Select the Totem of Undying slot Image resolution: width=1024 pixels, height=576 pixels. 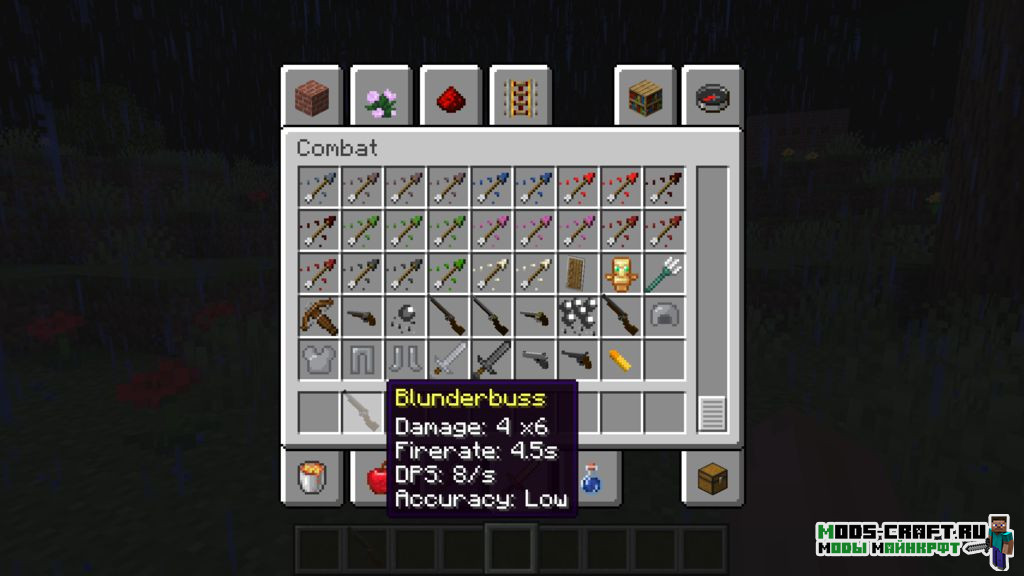(621, 274)
